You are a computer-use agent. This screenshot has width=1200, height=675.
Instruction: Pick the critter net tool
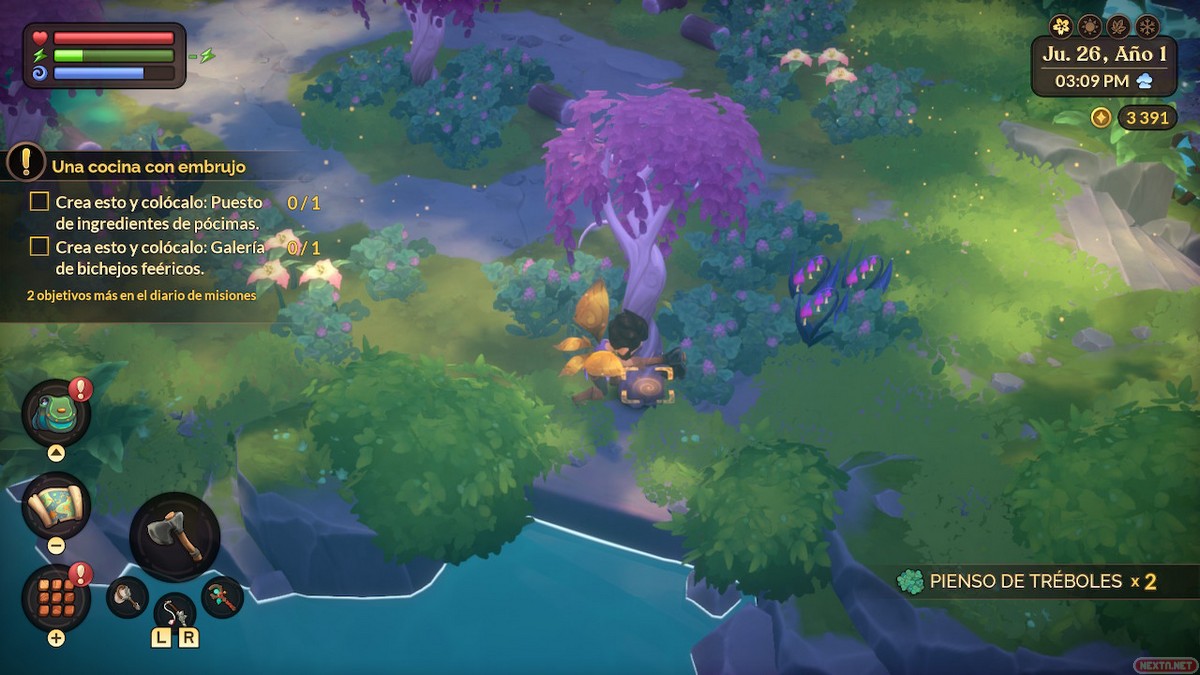pyautogui.click(x=127, y=596)
